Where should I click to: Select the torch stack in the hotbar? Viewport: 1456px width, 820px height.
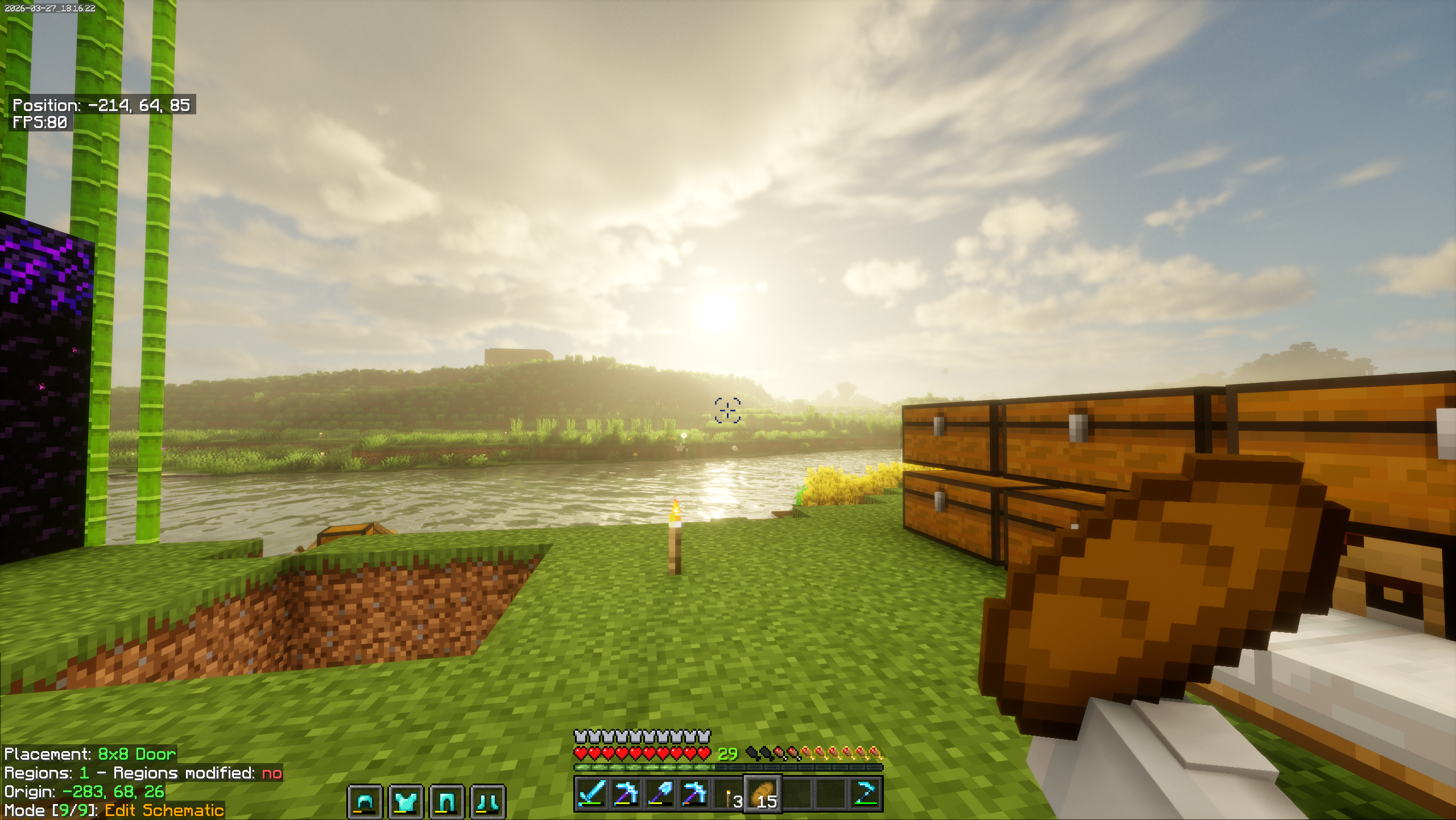(x=729, y=794)
